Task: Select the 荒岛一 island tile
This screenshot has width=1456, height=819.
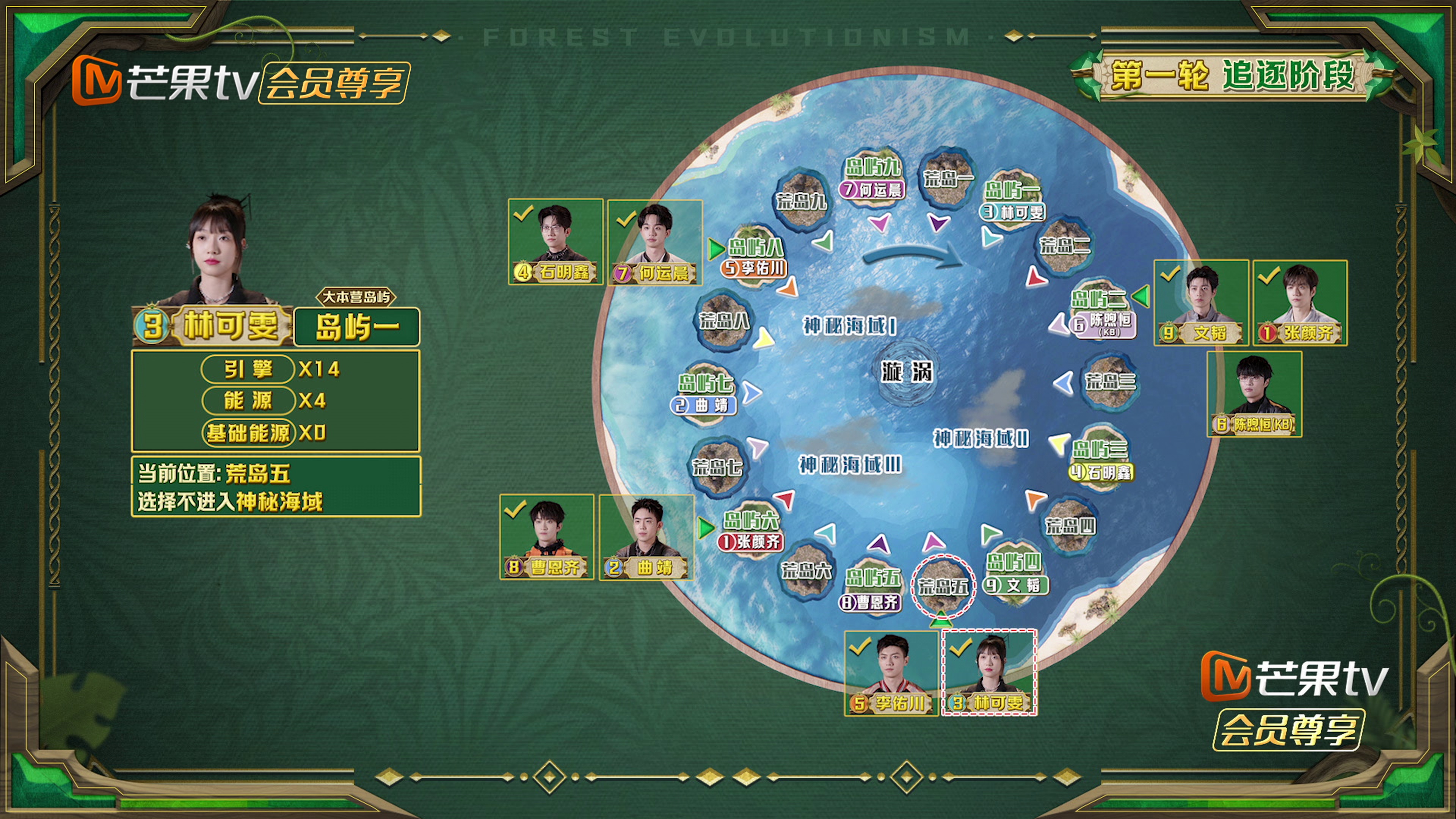Action: click(x=947, y=176)
